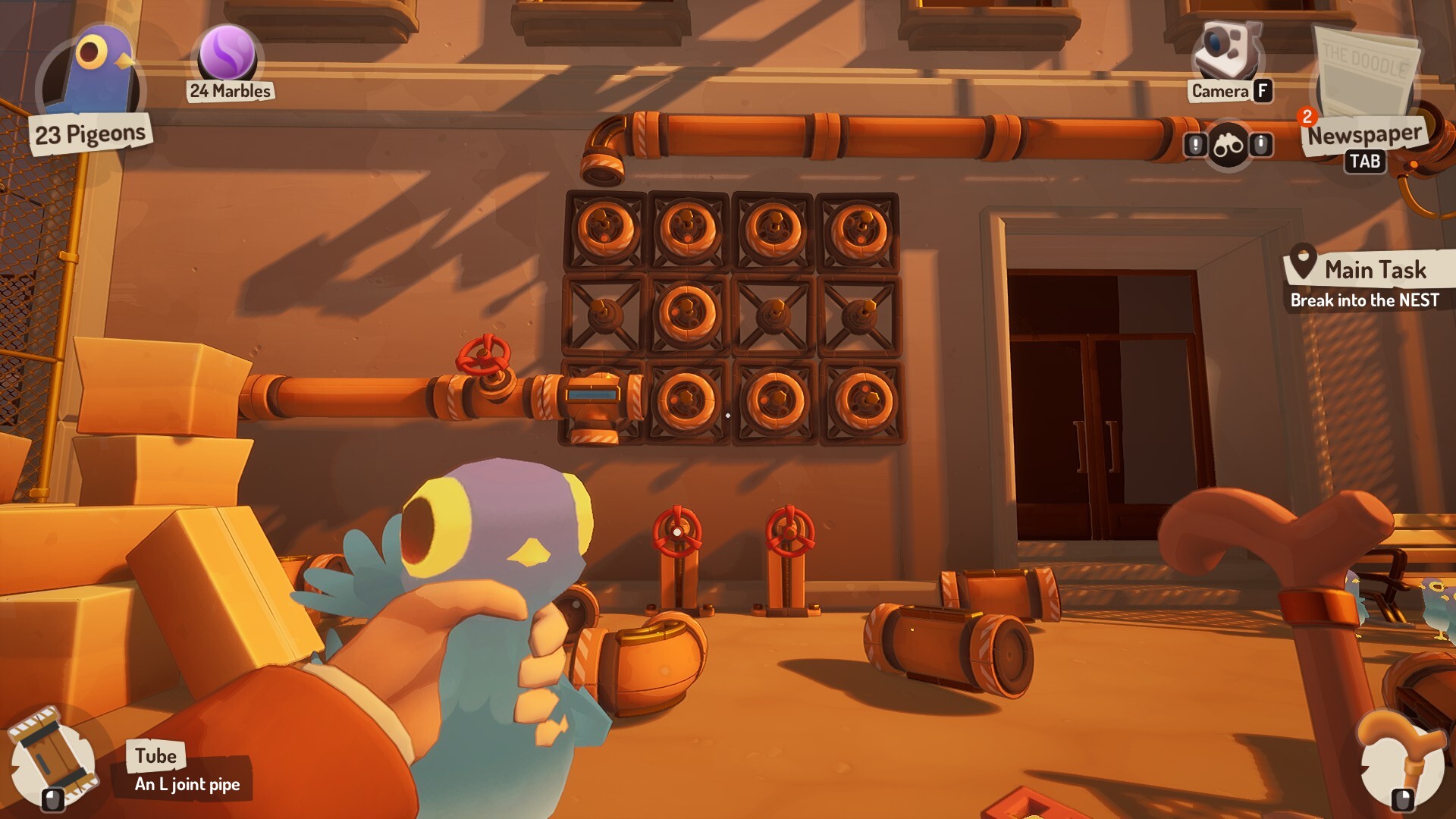Activate the binoculars icon
Viewport: 1456px width, 819px height.
click(x=1228, y=145)
